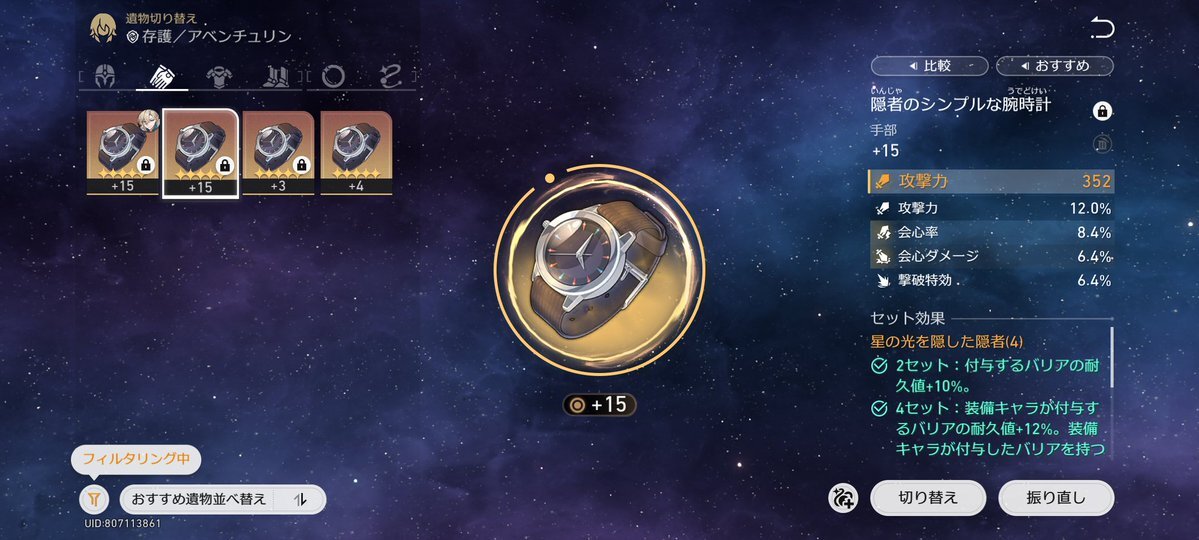Select the hands glove relic tab
This screenshot has width=1199, height=540.
coord(162,76)
